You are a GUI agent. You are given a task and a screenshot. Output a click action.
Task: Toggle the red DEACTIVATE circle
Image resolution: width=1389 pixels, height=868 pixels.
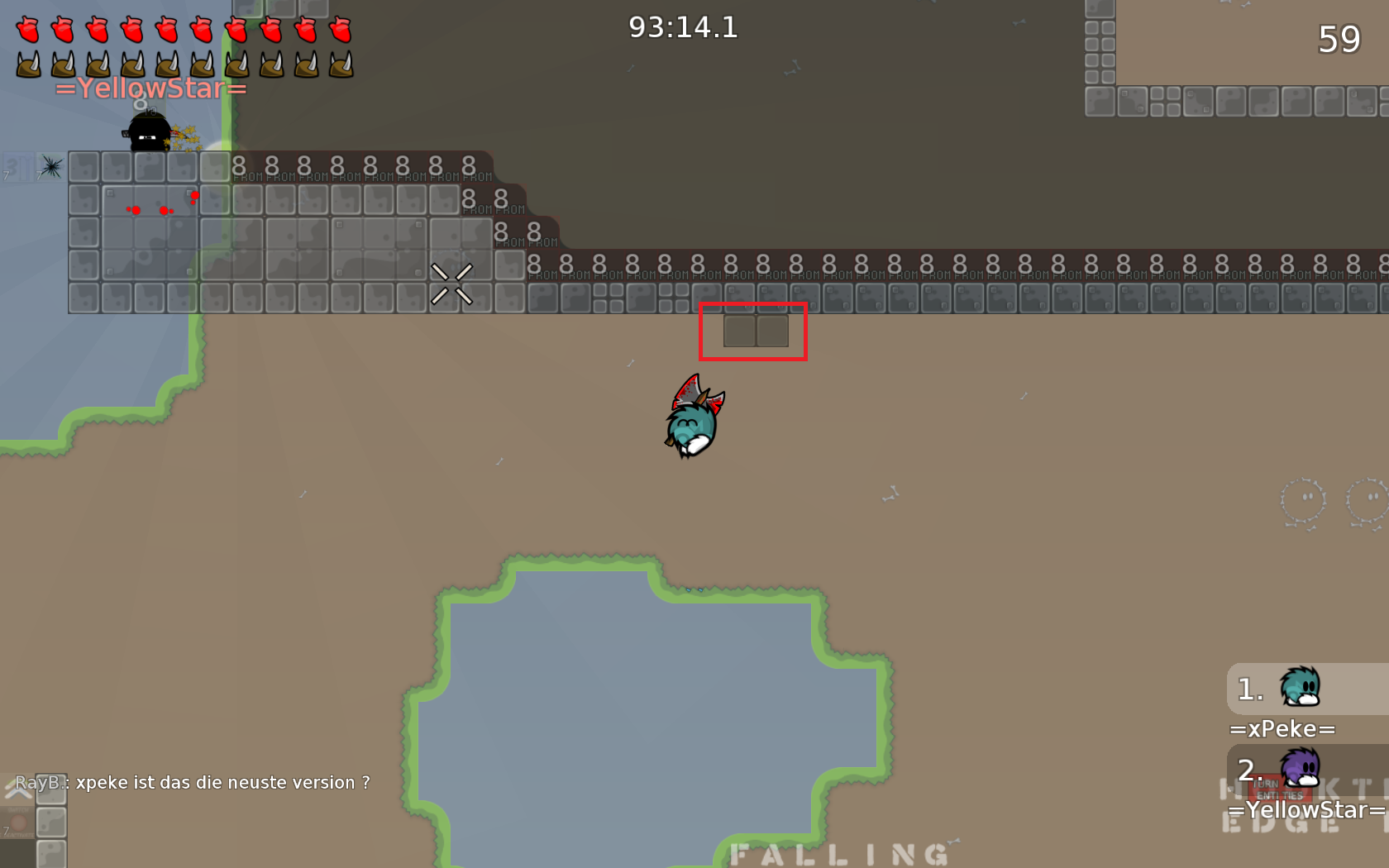[18, 822]
